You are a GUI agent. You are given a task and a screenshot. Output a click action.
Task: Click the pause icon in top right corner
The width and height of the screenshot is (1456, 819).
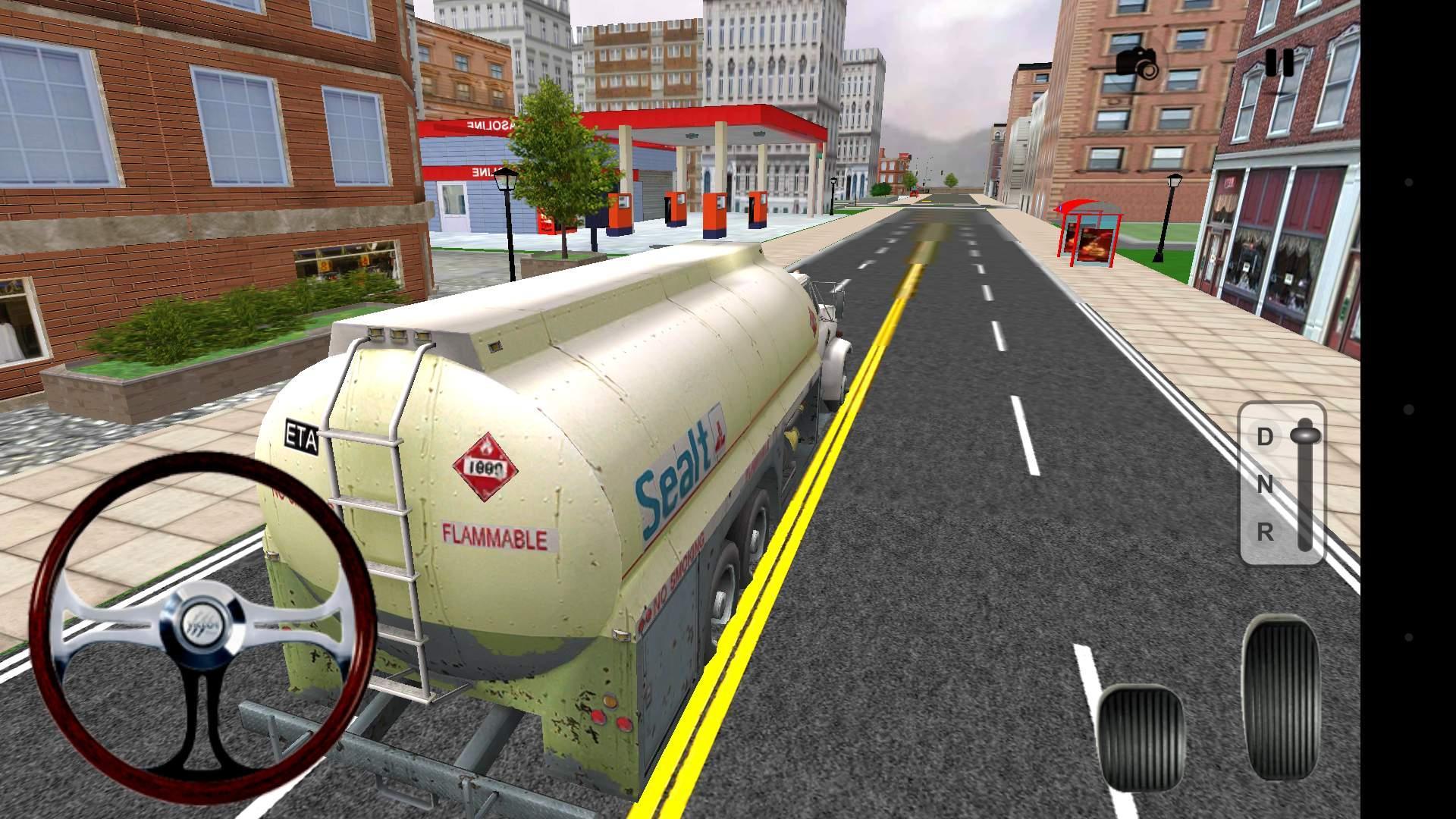tap(1280, 61)
